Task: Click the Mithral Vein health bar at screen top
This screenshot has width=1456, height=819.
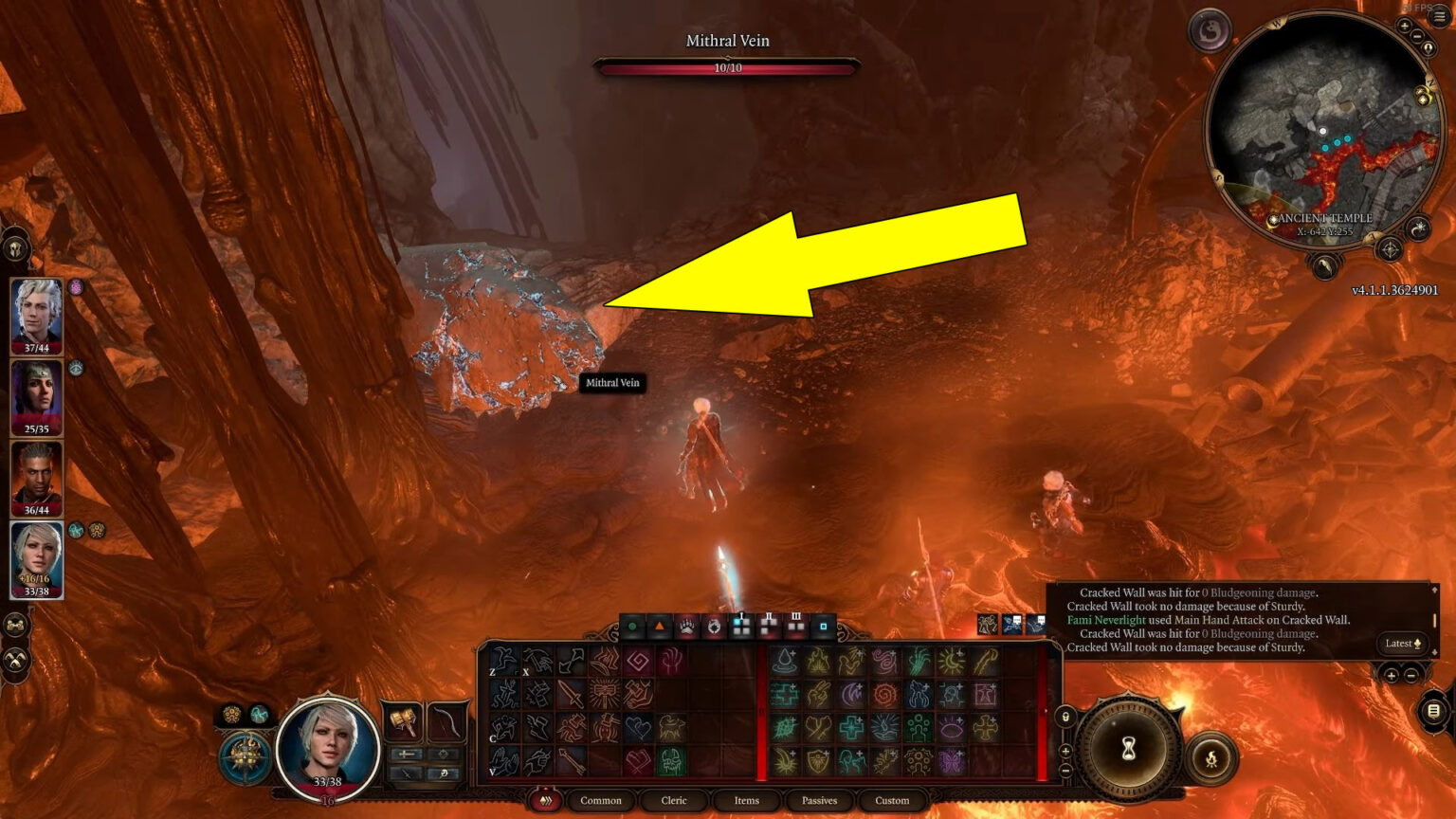Action: [727, 66]
